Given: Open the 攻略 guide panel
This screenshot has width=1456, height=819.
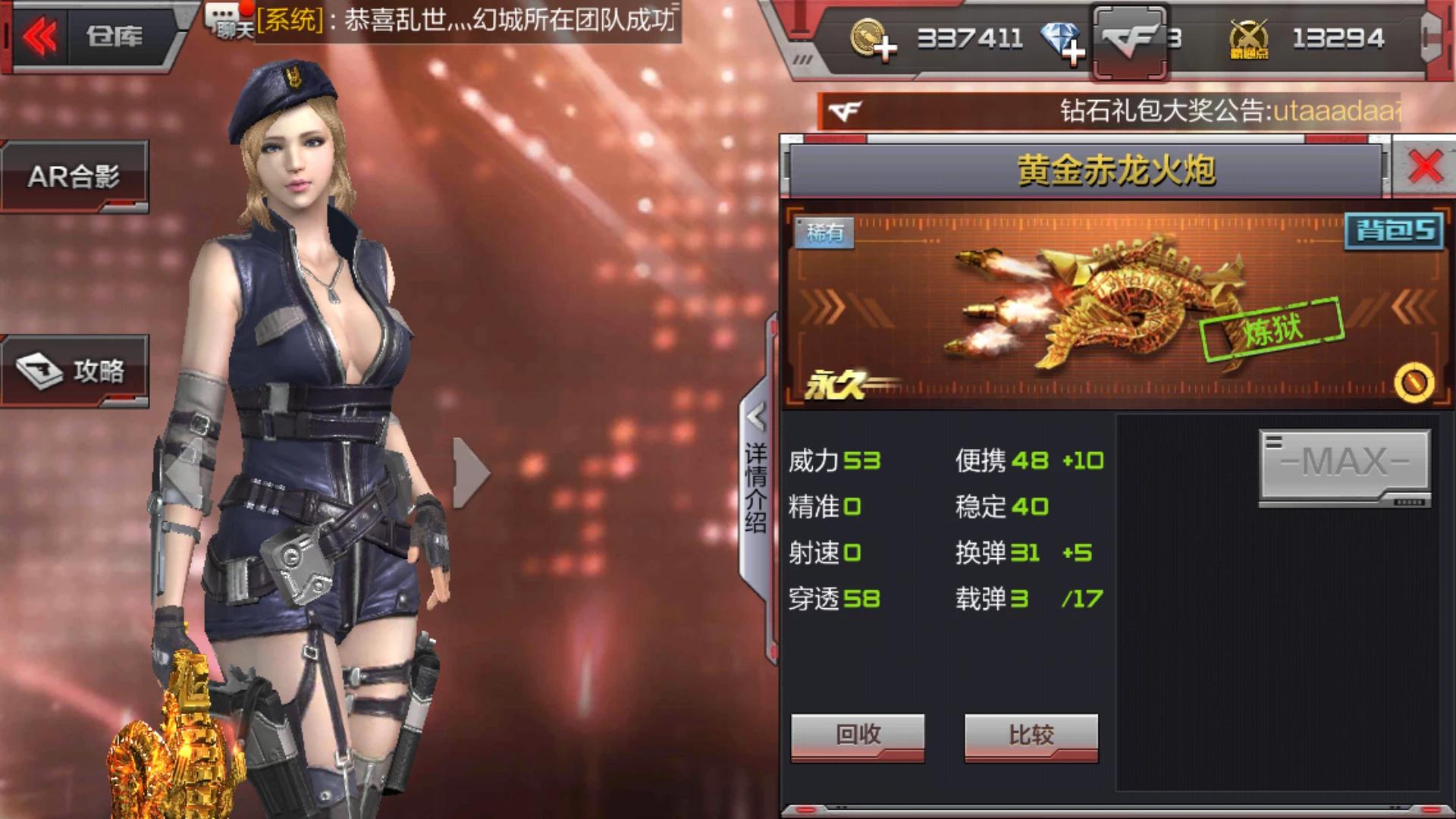Looking at the screenshot, I should 75,371.
